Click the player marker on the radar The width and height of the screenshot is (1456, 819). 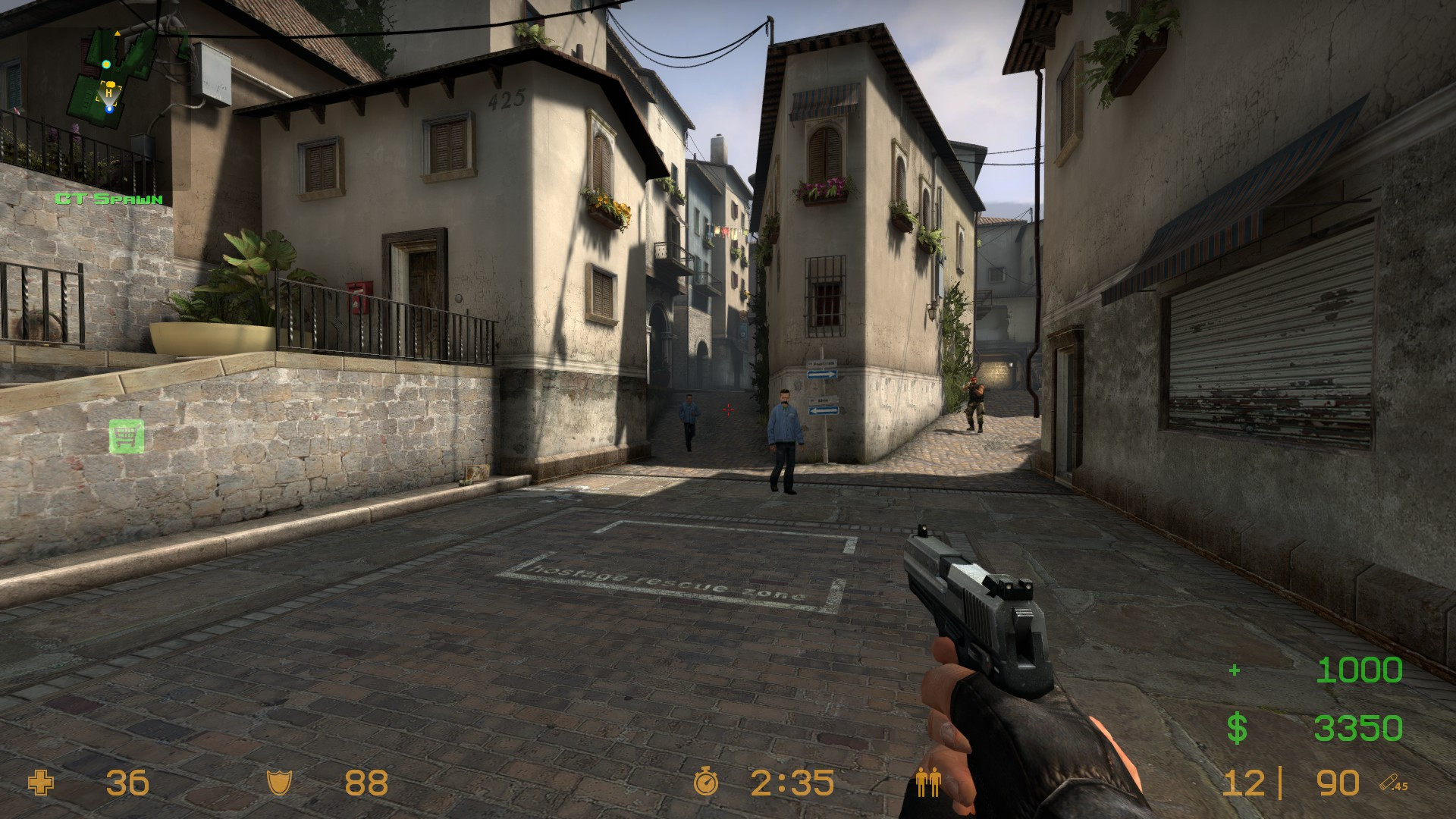pos(109,110)
